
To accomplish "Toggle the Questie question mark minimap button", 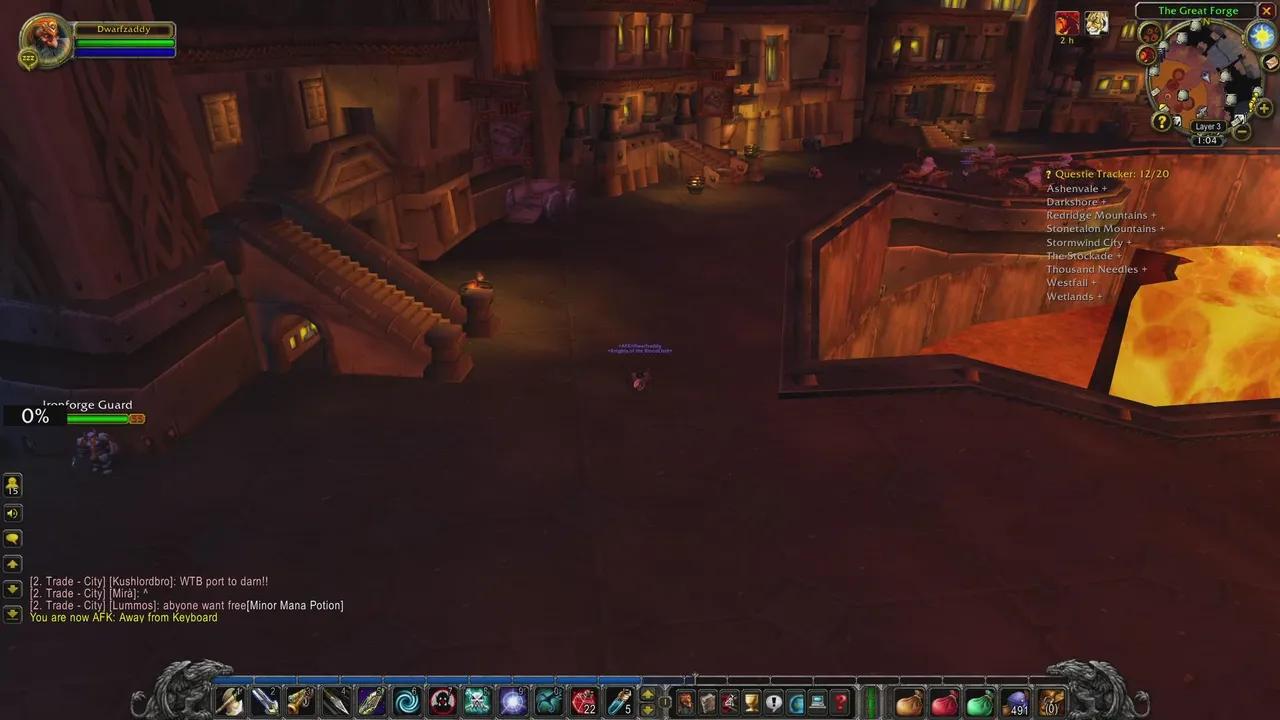I will point(1161,122).
